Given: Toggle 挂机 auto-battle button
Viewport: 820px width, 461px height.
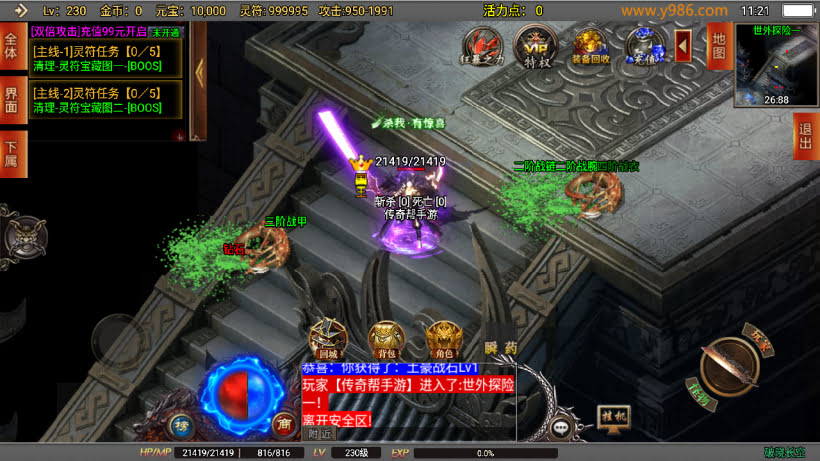Looking at the screenshot, I should (x=614, y=414).
